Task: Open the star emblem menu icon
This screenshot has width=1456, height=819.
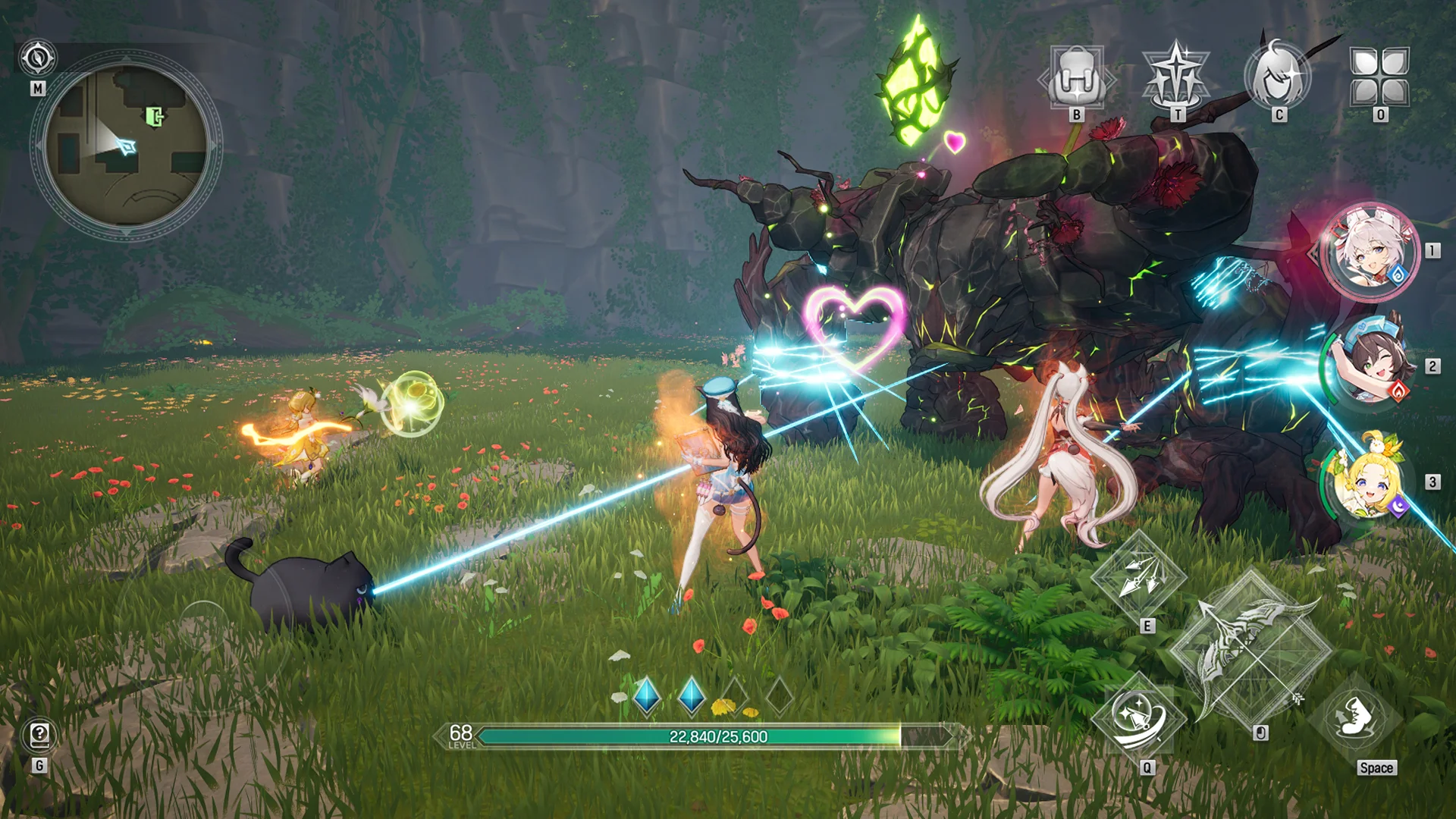Action: [1176, 78]
